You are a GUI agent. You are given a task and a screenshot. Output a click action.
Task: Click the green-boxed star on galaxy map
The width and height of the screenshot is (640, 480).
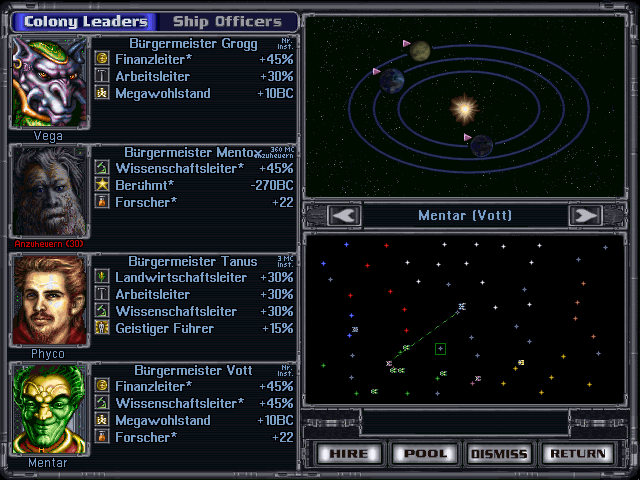click(x=440, y=349)
